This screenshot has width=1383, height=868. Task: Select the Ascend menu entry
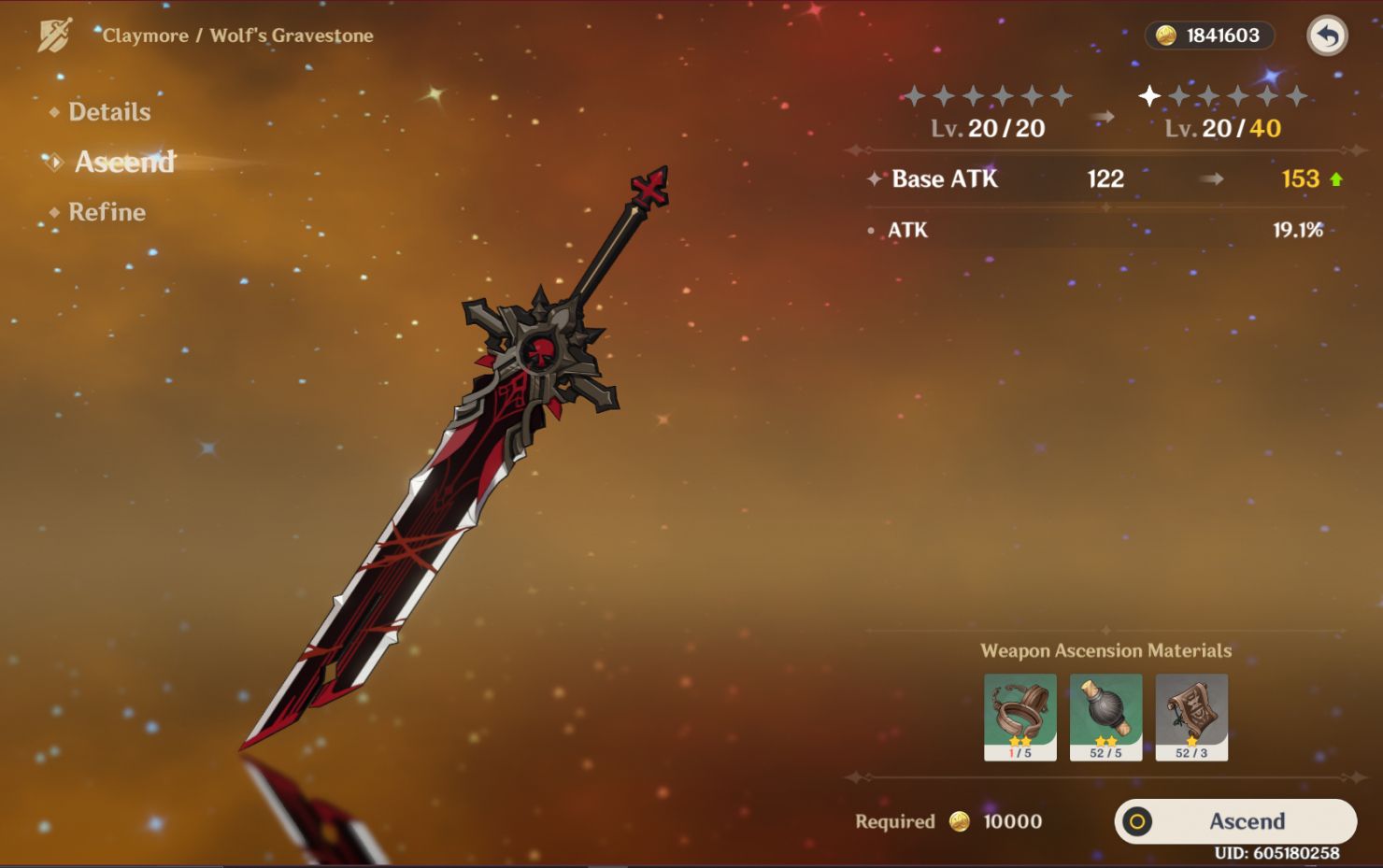(124, 163)
